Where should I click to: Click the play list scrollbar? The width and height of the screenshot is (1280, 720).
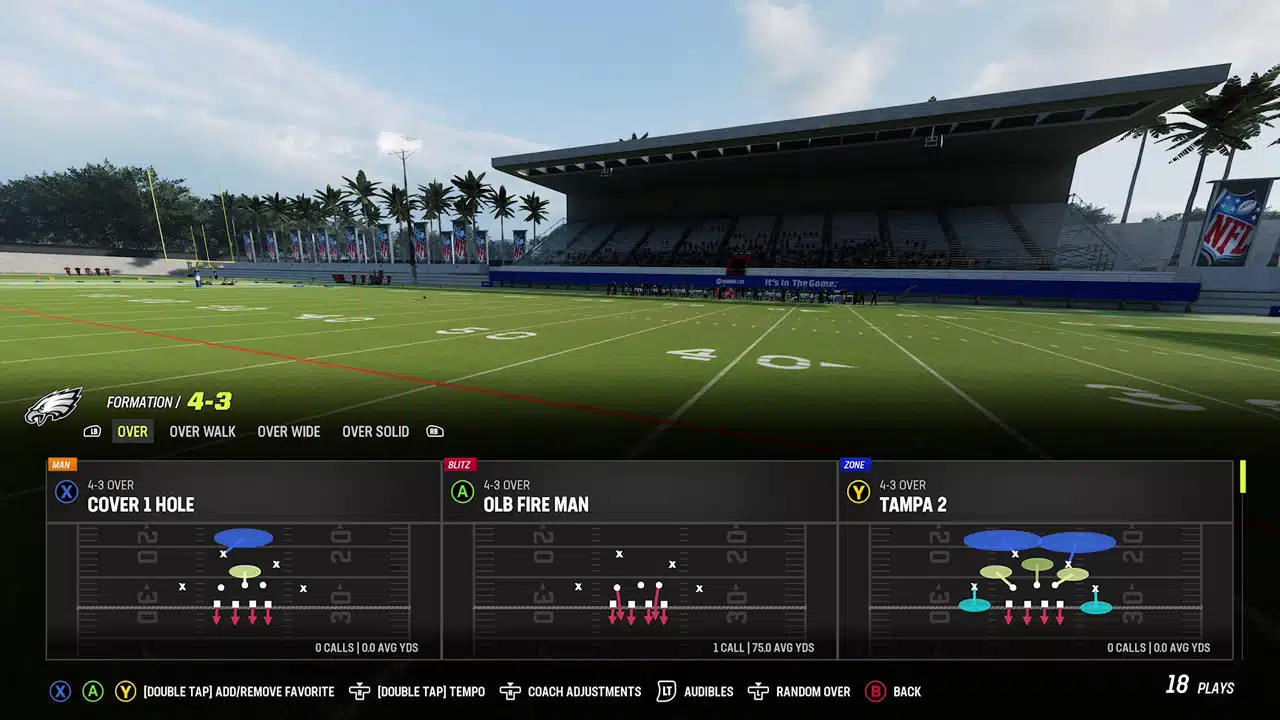tap(1243, 476)
